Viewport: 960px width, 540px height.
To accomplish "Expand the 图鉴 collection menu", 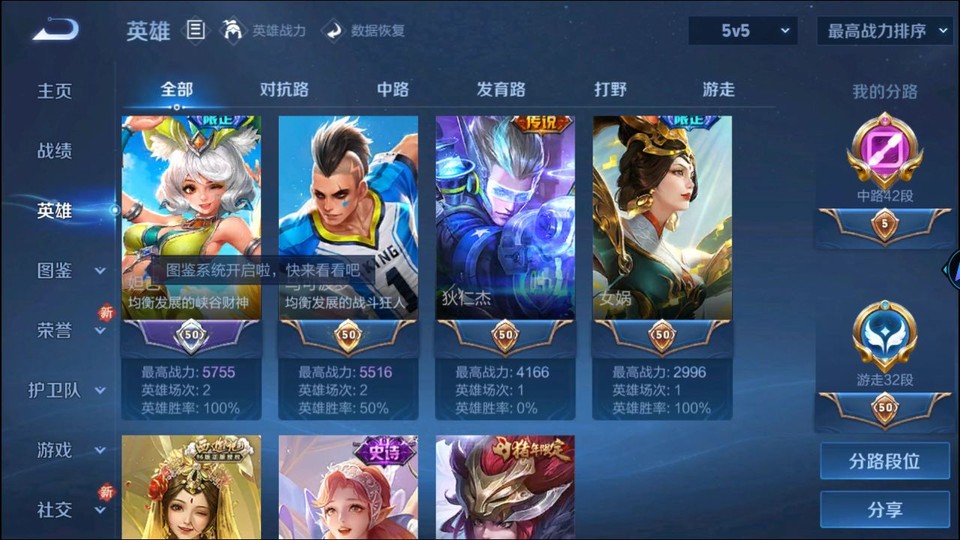I will tap(70, 271).
